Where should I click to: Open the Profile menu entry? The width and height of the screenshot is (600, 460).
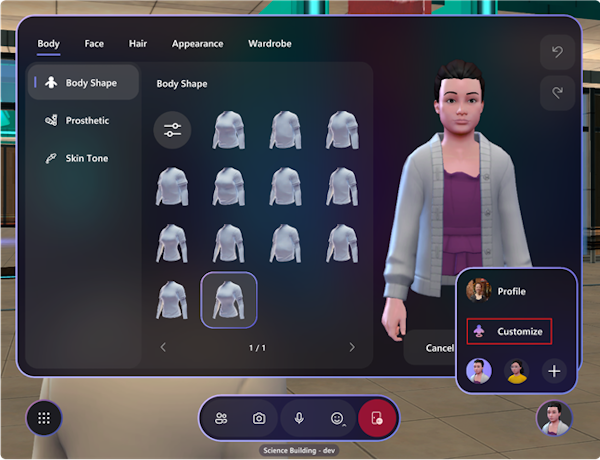(x=511, y=291)
